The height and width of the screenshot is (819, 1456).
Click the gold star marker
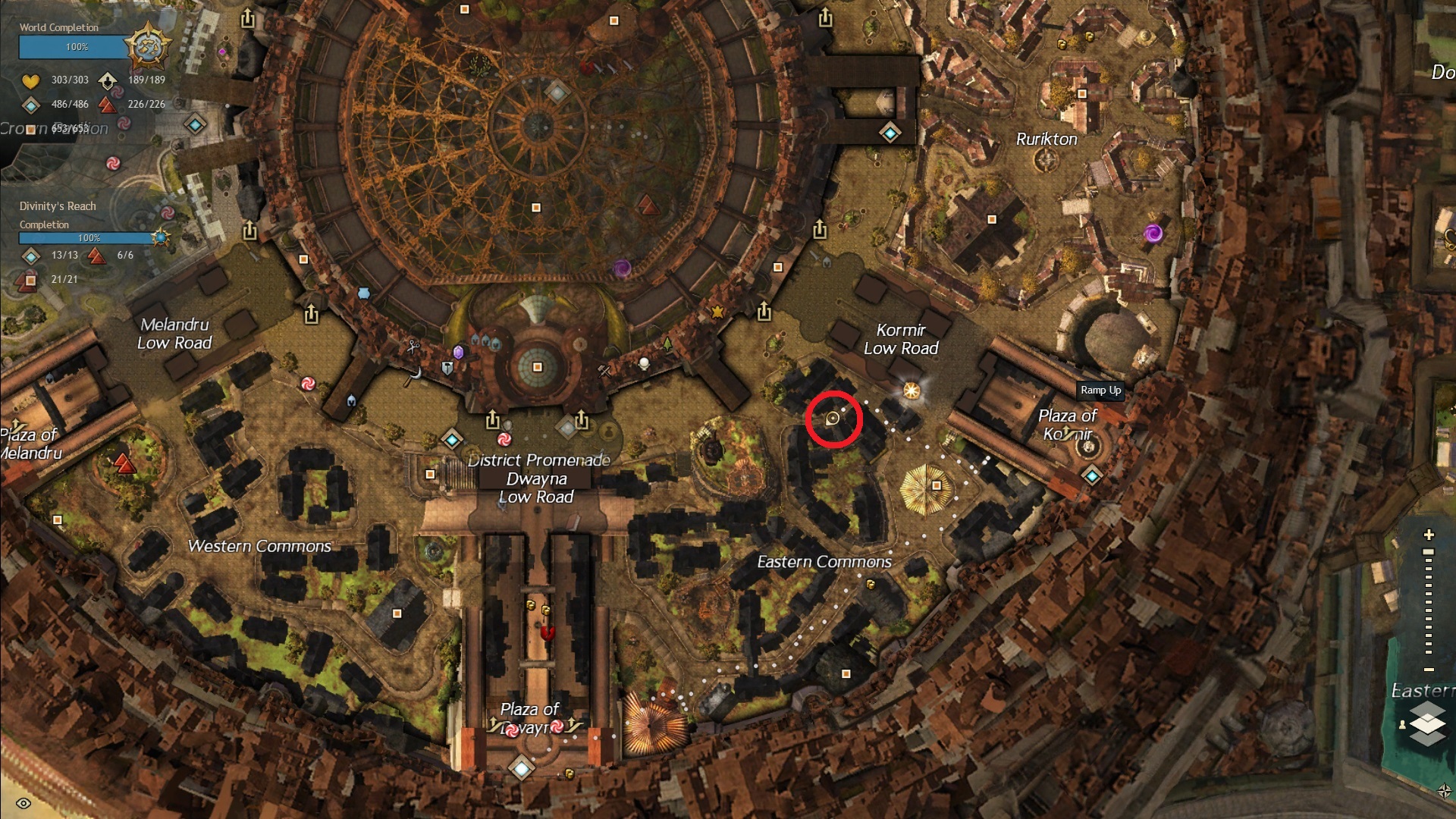[717, 312]
